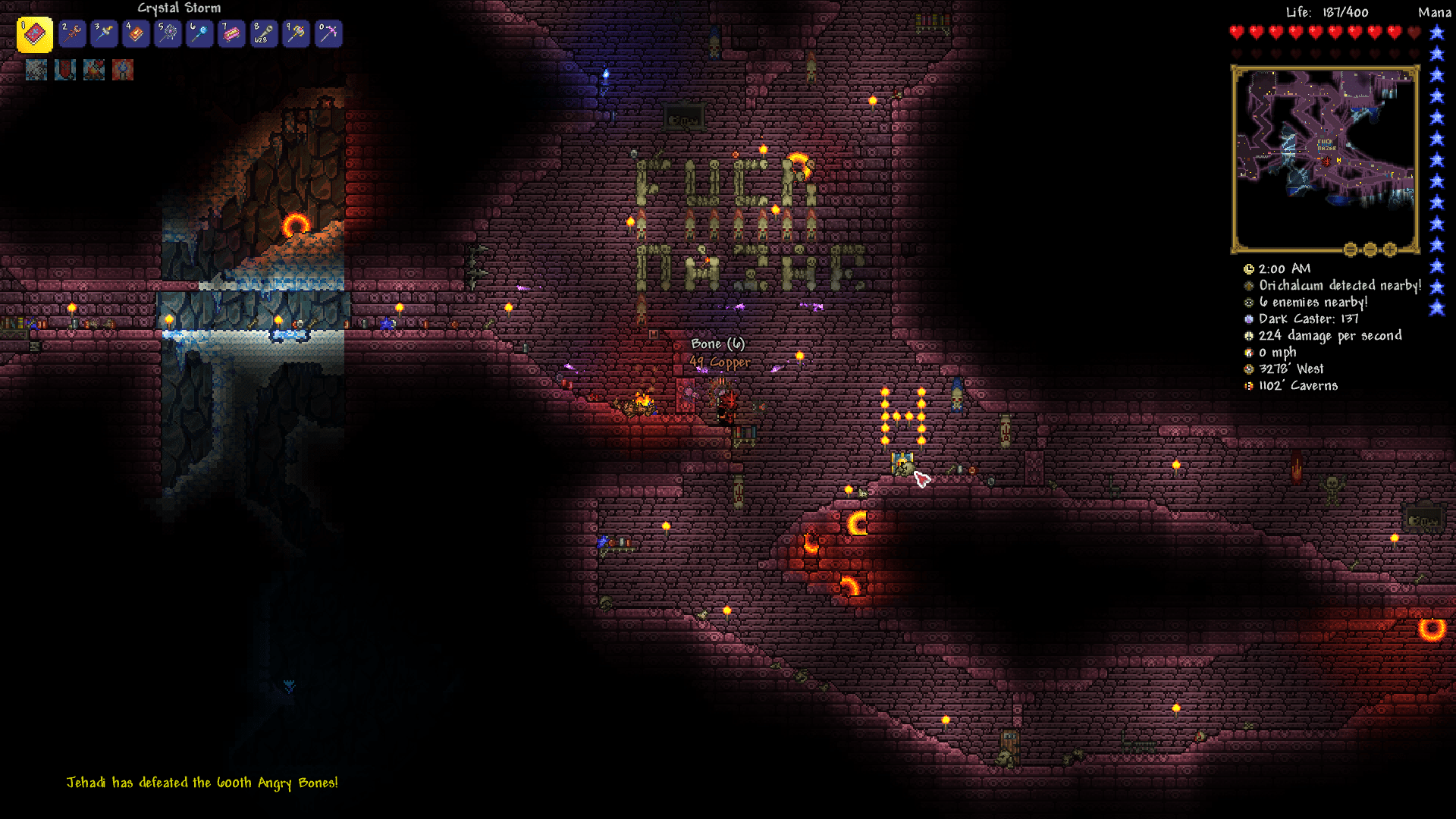Select the pink sofa in slot 7
Viewport: 1456px width, 819px height.
(231, 33)
